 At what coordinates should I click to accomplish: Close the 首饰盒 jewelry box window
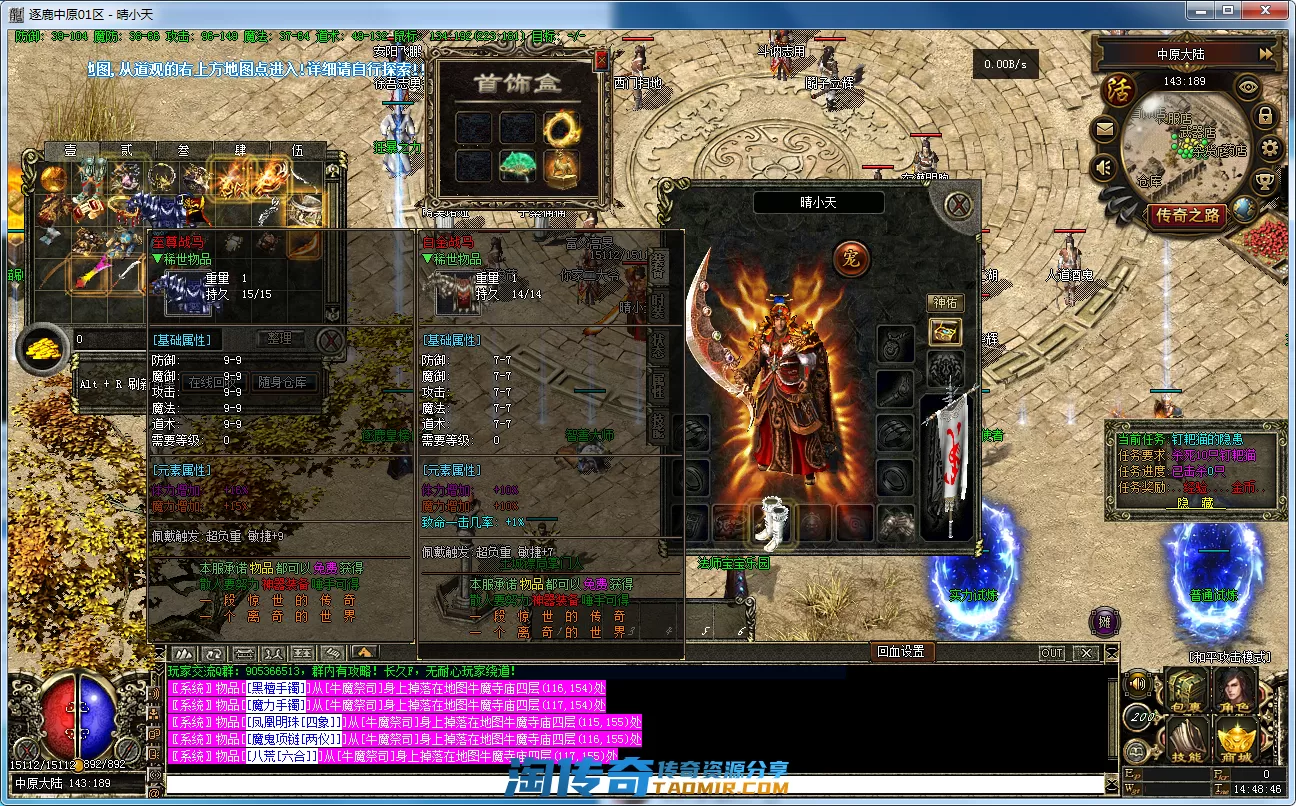600,60
